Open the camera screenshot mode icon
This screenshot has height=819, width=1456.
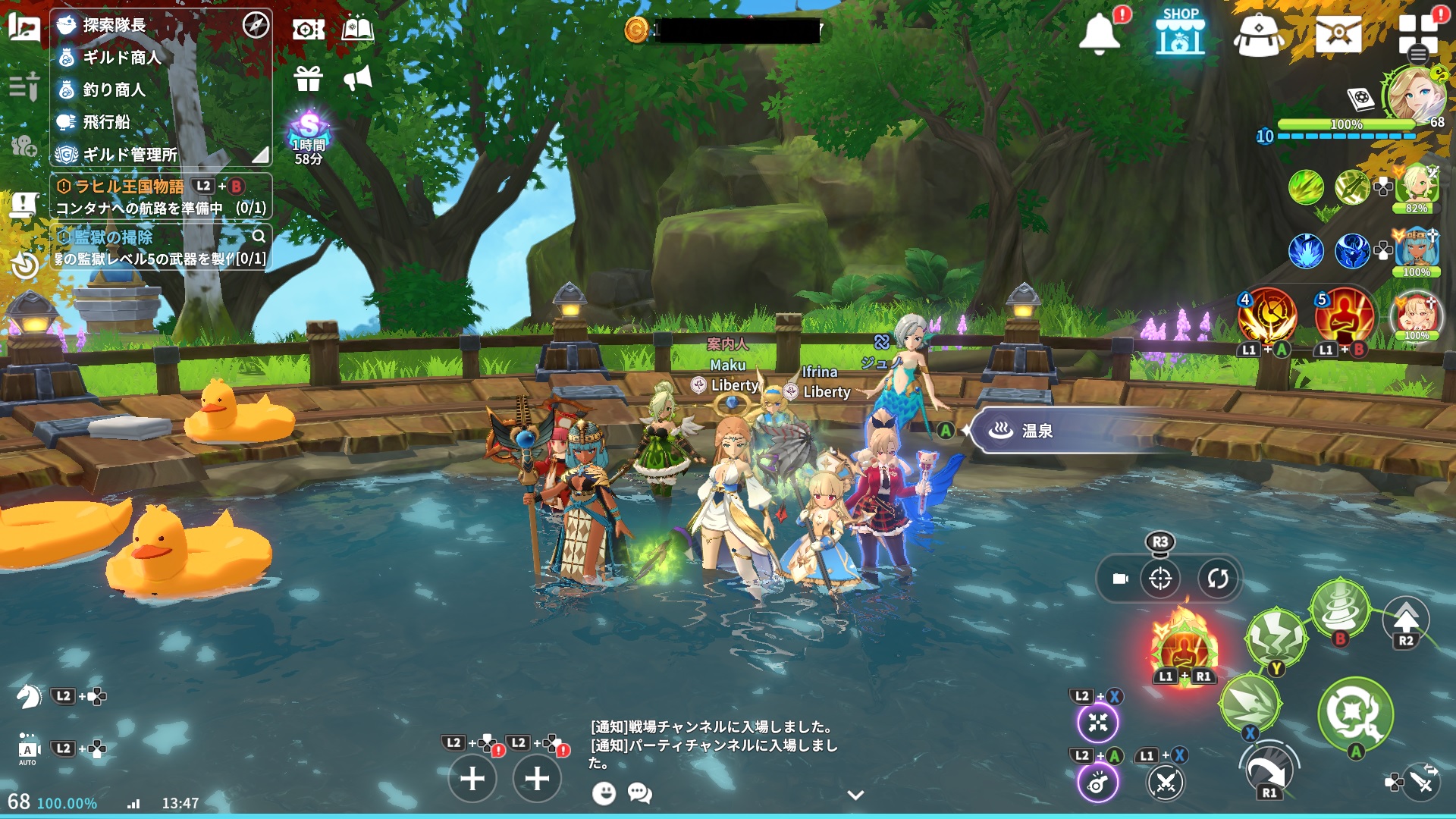click(x=308, y=30)
